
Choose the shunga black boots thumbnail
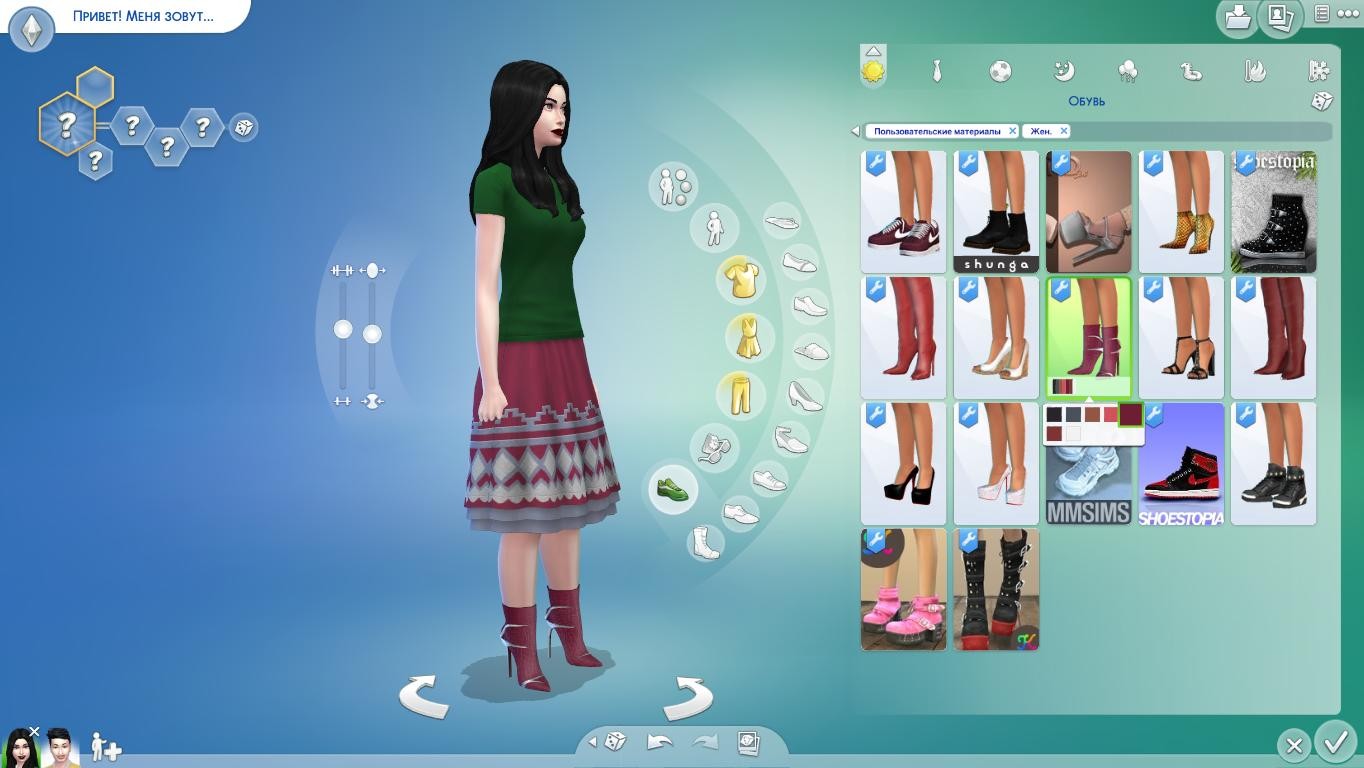point(996,212)
